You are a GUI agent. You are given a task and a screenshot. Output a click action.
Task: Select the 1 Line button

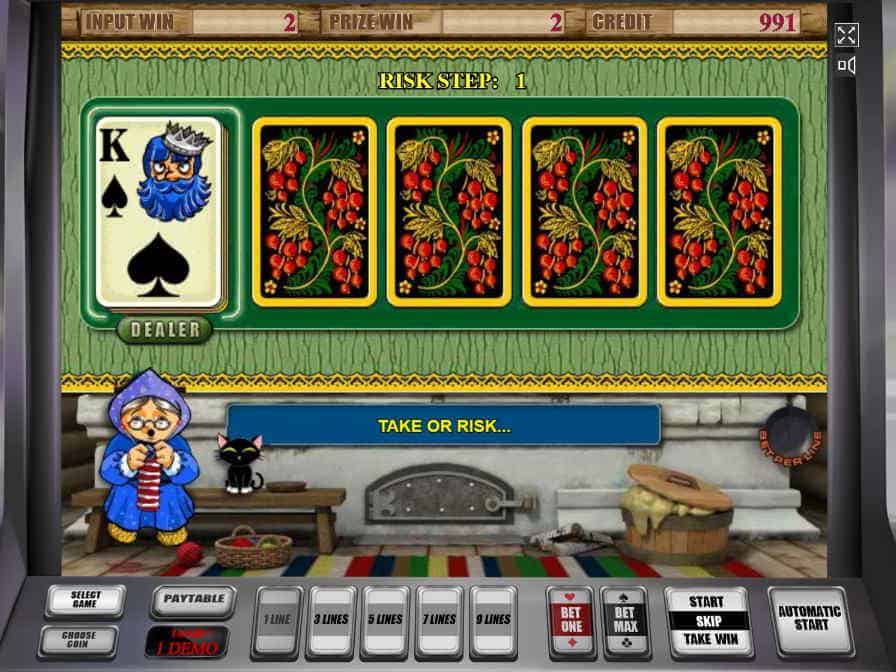point(277,620)
